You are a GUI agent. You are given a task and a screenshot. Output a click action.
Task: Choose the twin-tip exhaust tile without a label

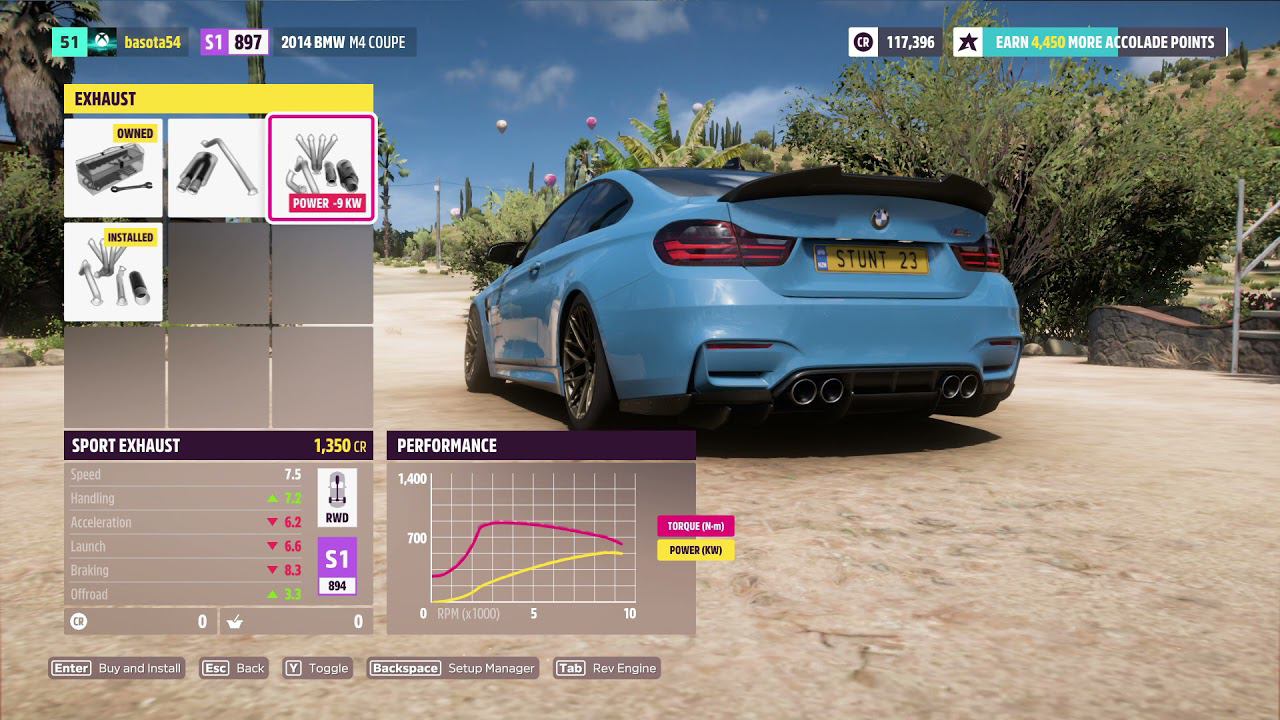[x=216, y=168]
